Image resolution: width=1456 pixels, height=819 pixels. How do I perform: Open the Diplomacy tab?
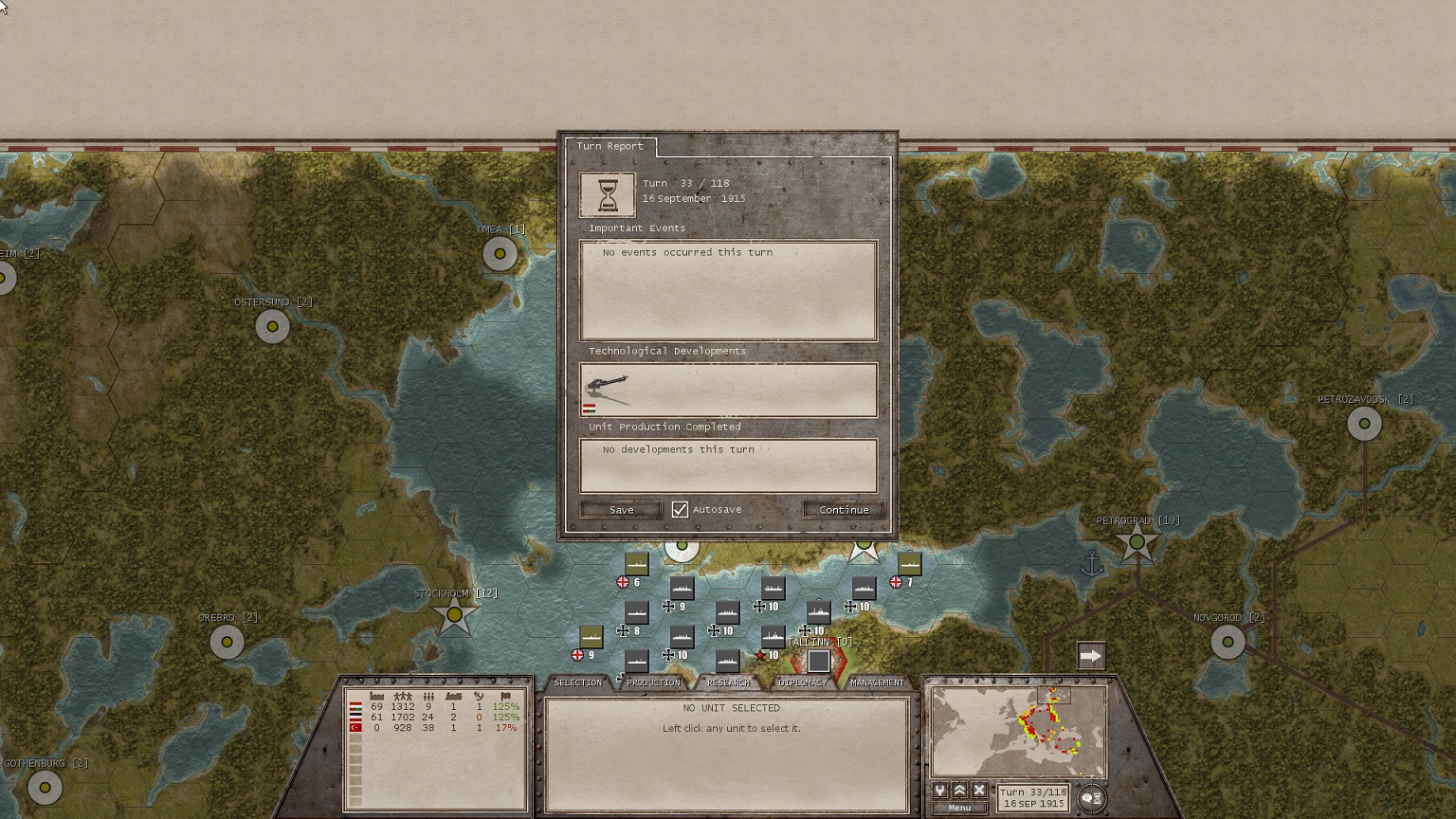pos(802,682)
